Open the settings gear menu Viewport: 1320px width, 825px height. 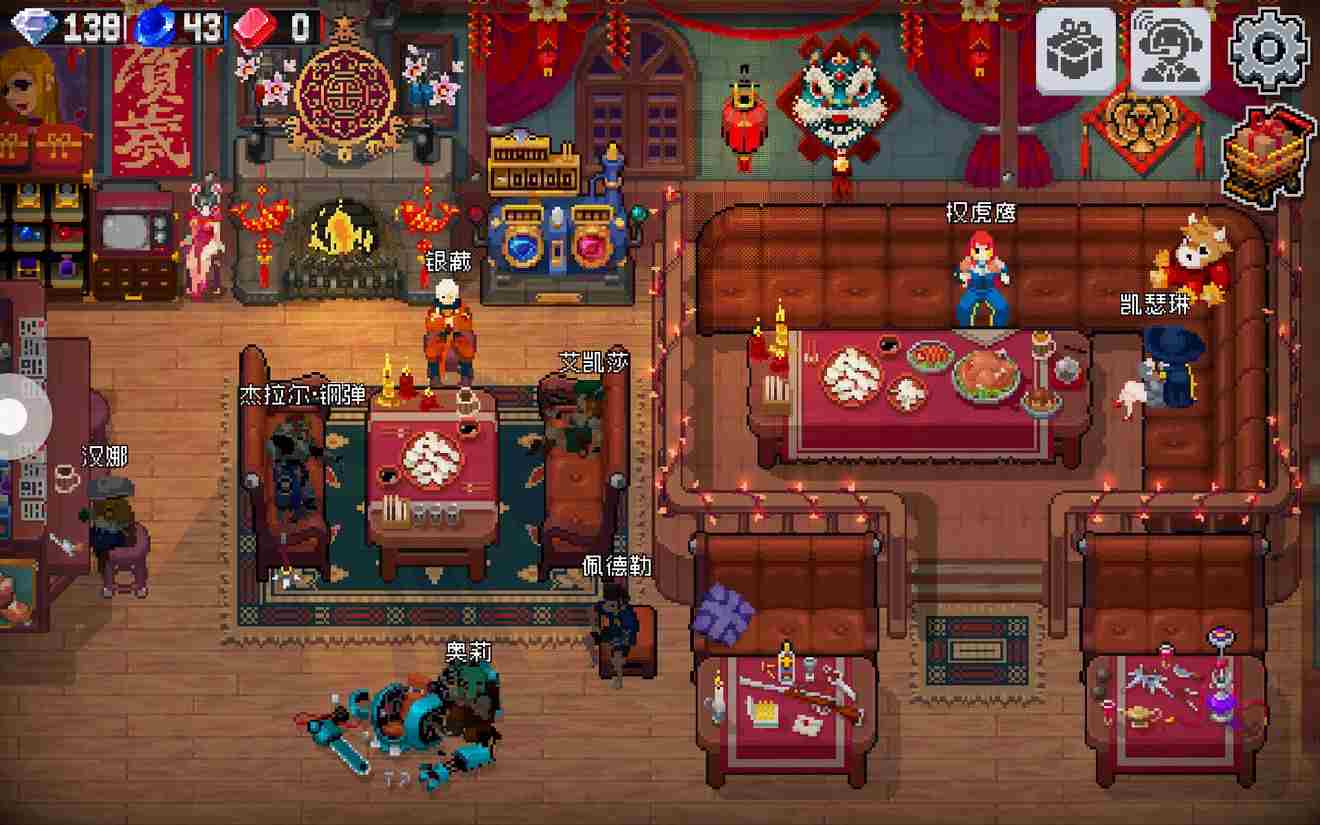click(x=1268, y=50)
